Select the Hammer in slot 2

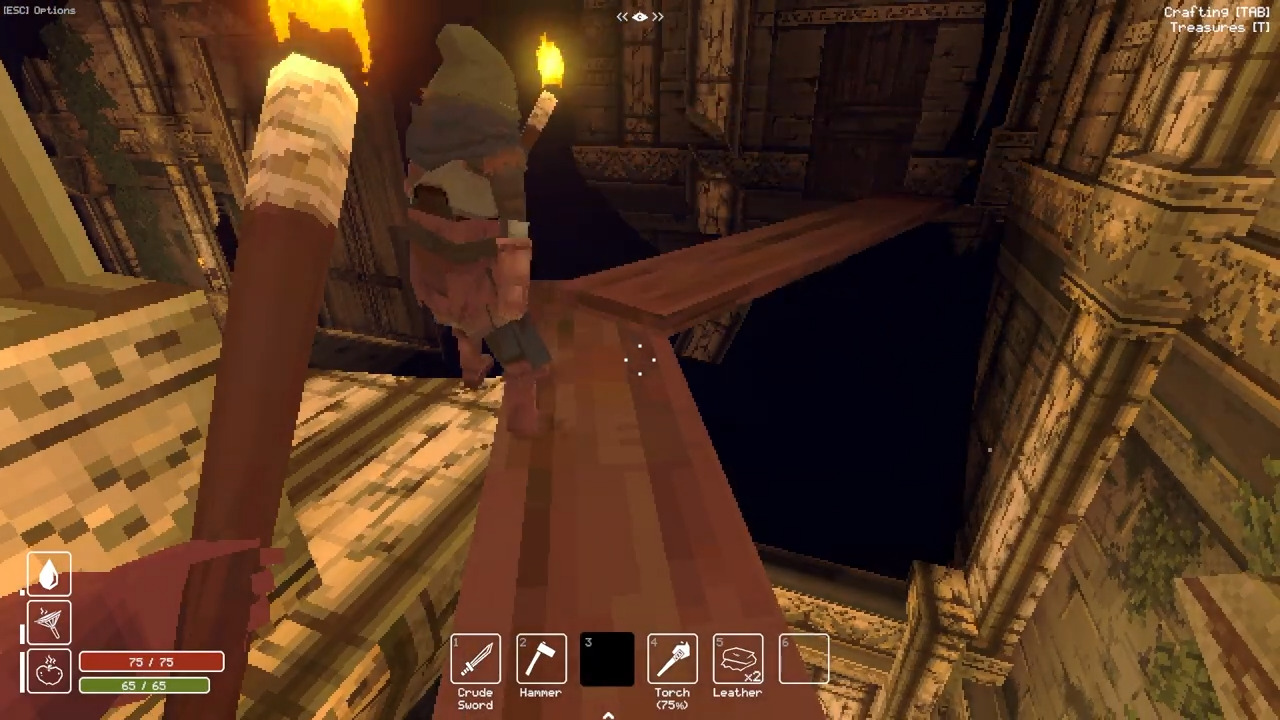(x=540, y=658)
